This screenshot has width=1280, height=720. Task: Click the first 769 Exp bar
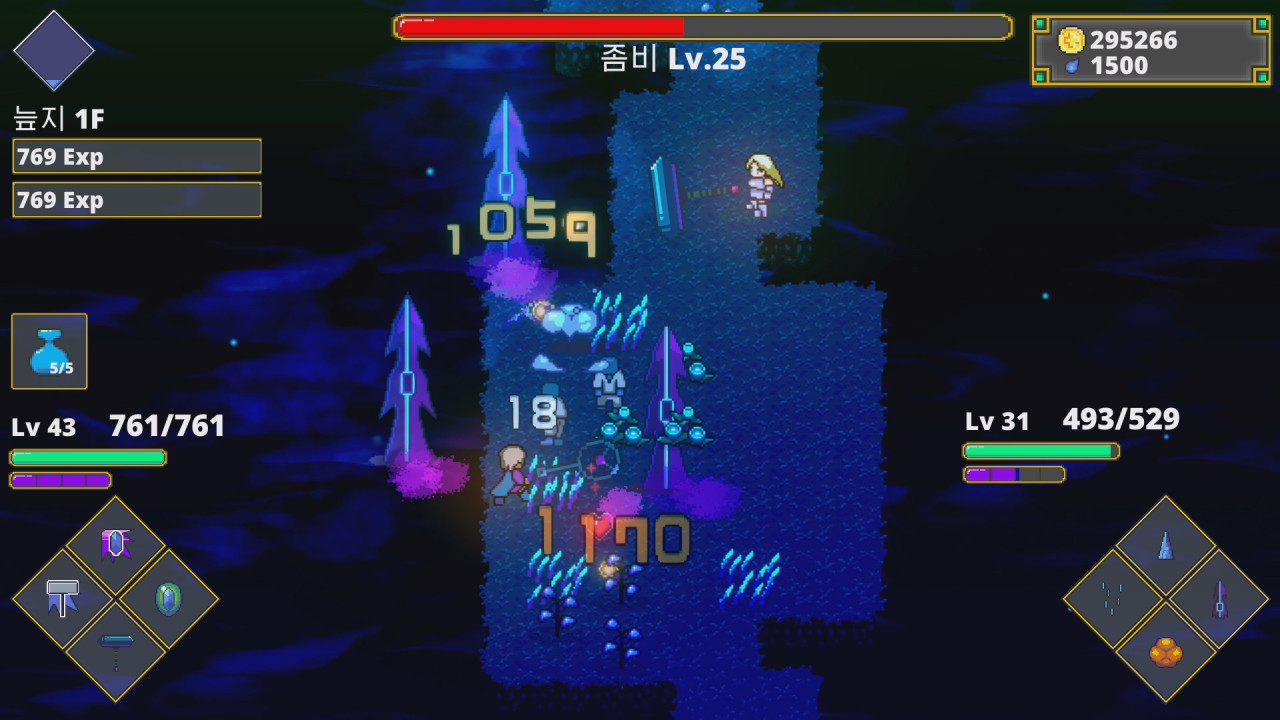(136, 156)
